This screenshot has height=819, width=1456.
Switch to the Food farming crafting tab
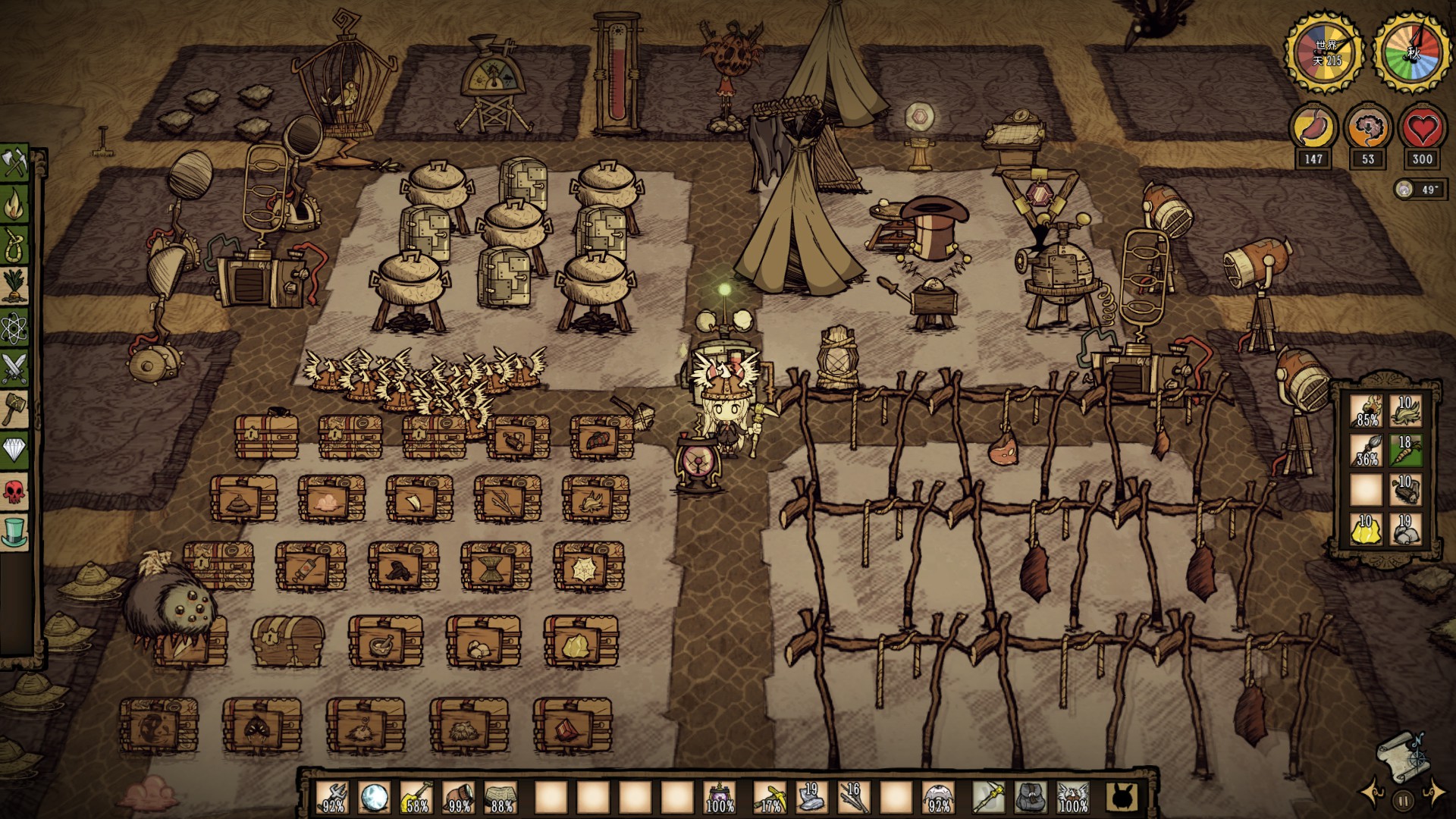click(14, 286)
